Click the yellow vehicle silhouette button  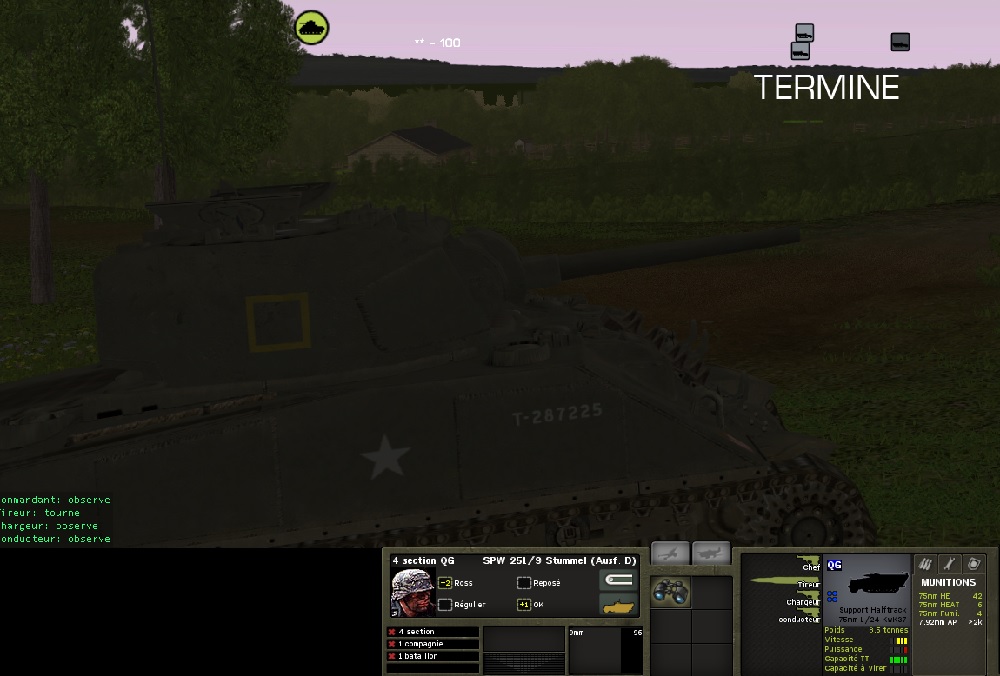tap(618, 605)
